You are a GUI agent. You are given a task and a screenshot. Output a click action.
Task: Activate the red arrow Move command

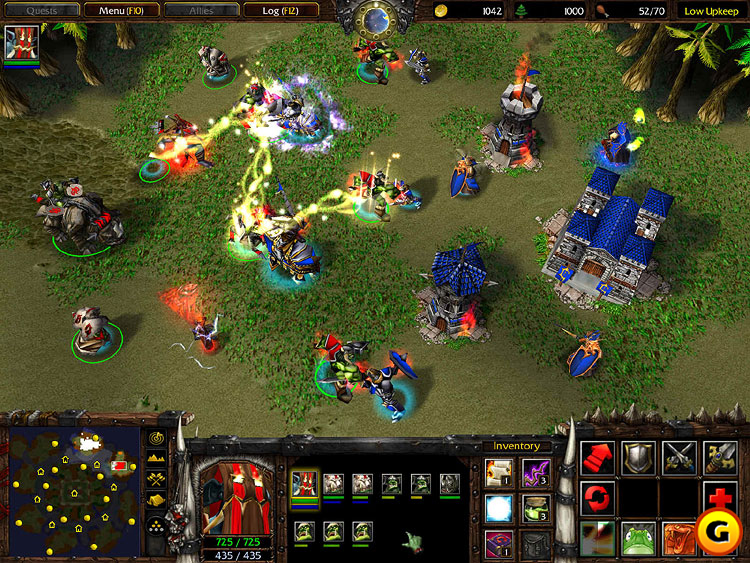tap(598, 458)
